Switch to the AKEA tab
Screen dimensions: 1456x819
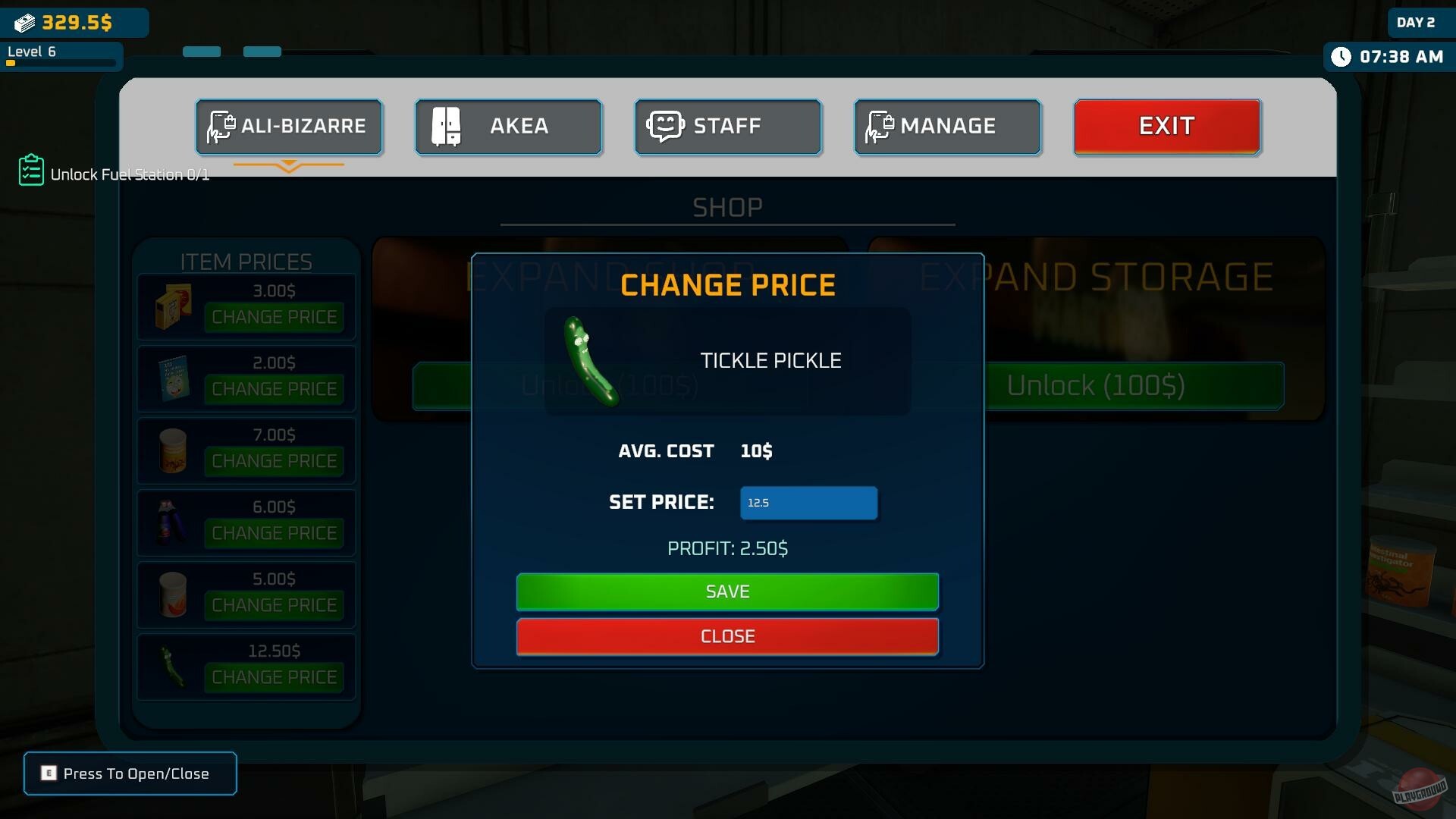508,127
